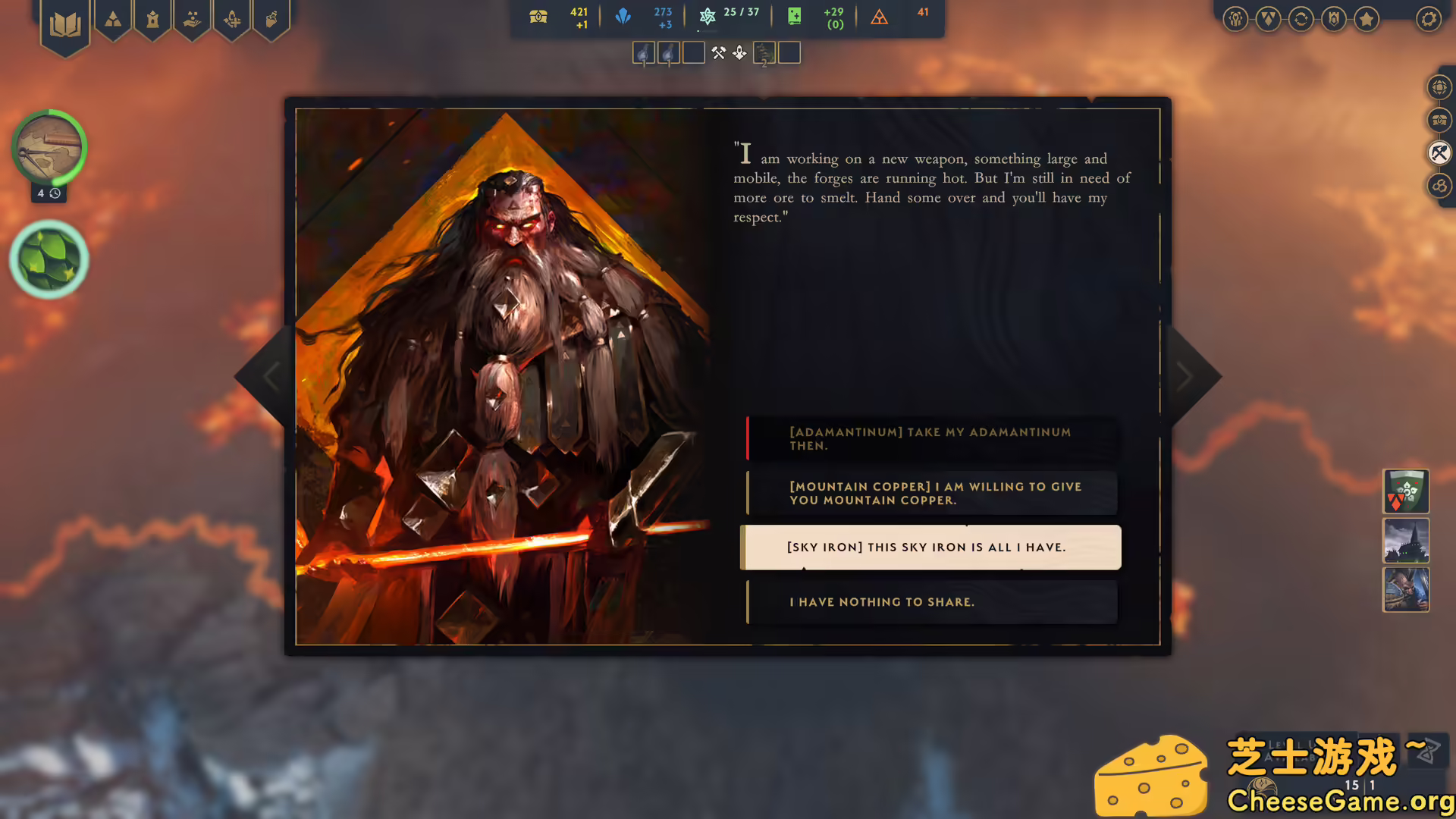Toggle the diamond map overlay icon
The height and width of the screenshot is (819, 1456).
(x=1439, y=86)
